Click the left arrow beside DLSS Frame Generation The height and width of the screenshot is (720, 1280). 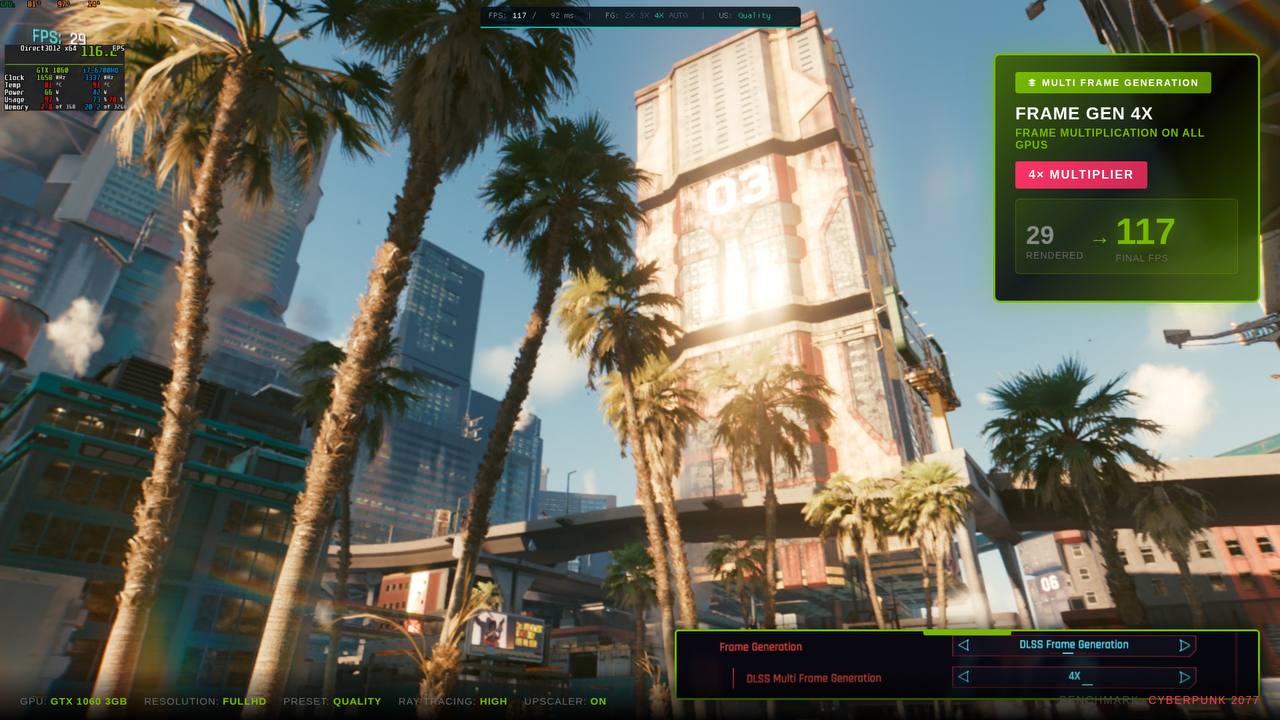962,645
